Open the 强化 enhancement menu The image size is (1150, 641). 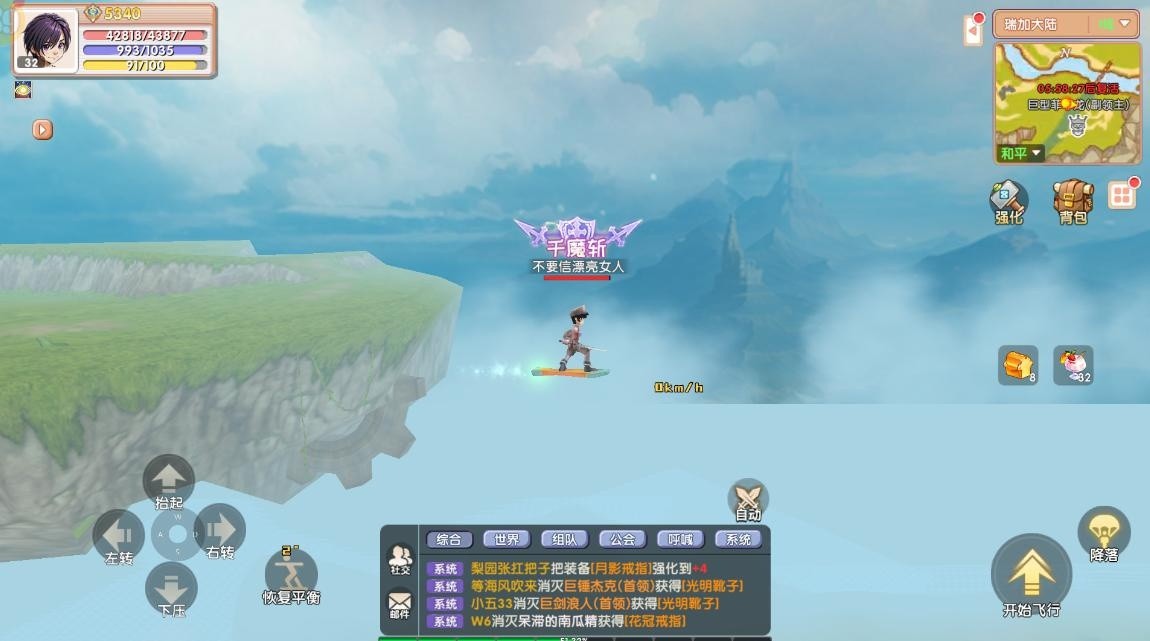click(1008, 199)
